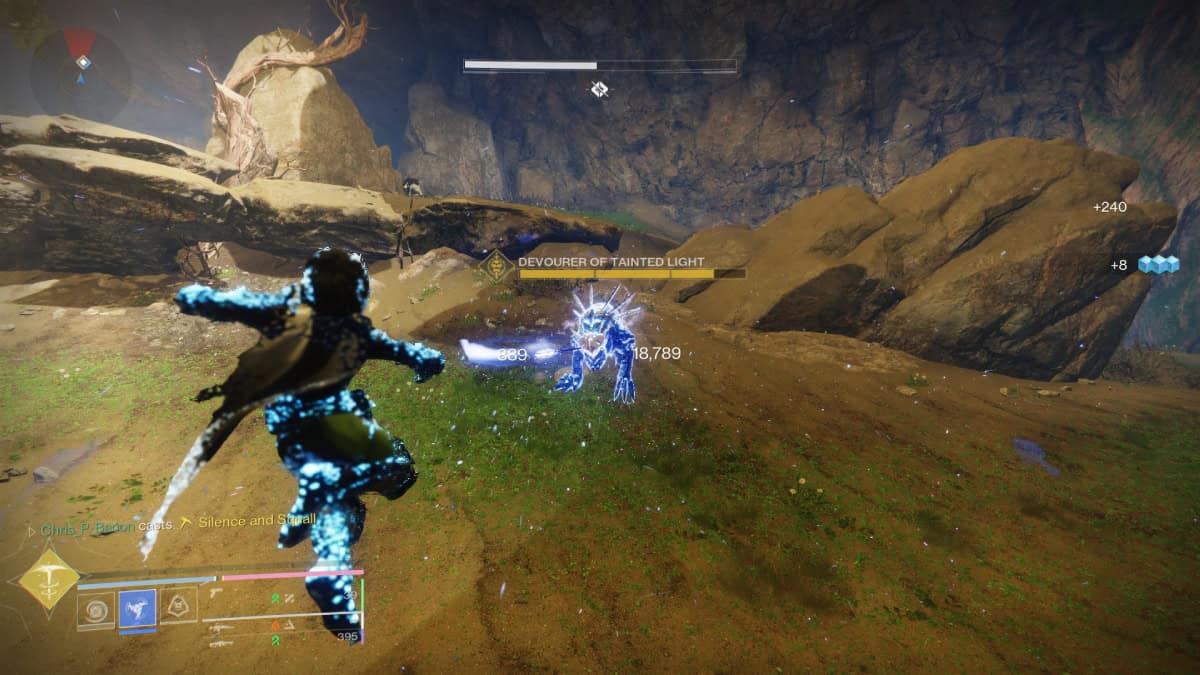
Task: Activate the golden diamond Super ability icon
Action: (48, 578)
